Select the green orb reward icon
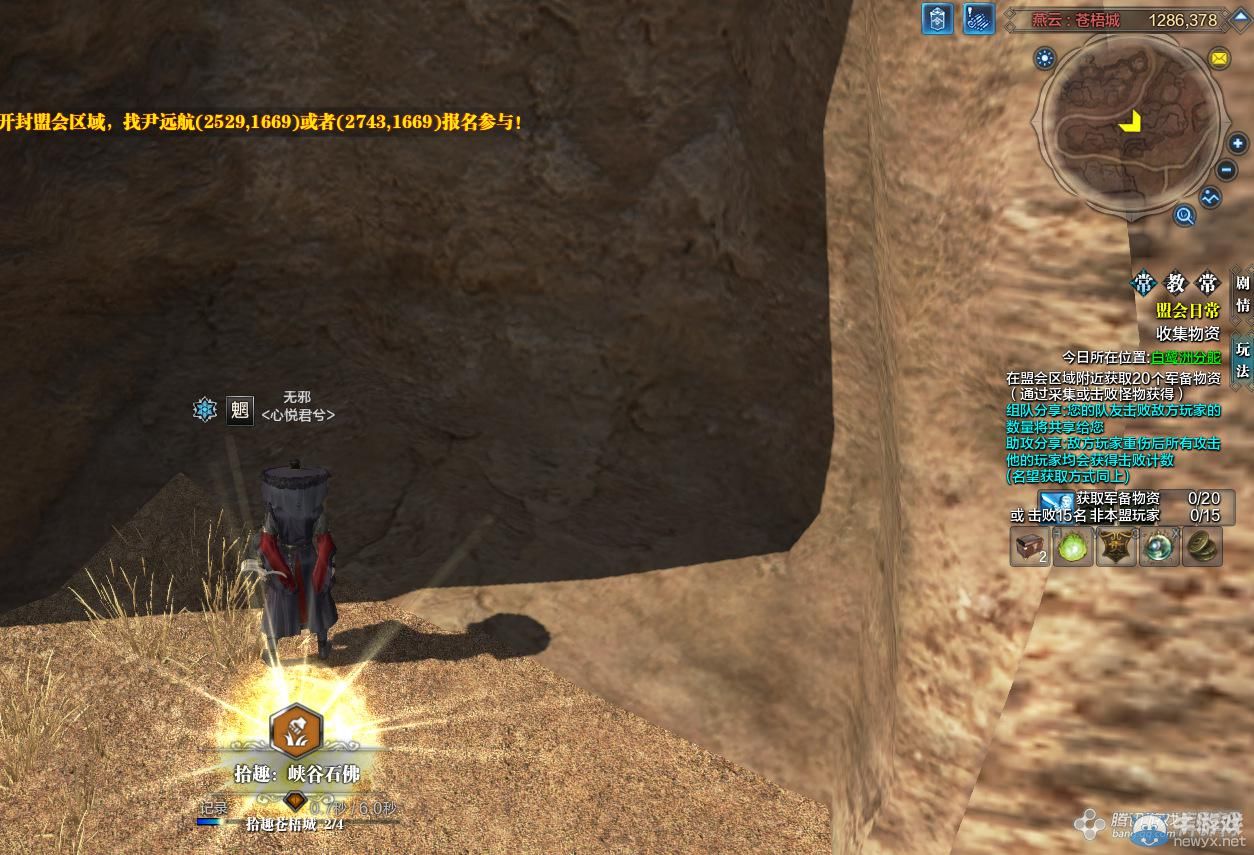Image resolution: width=1254 pixels, height=855 pixels. tap(1073, 547)
